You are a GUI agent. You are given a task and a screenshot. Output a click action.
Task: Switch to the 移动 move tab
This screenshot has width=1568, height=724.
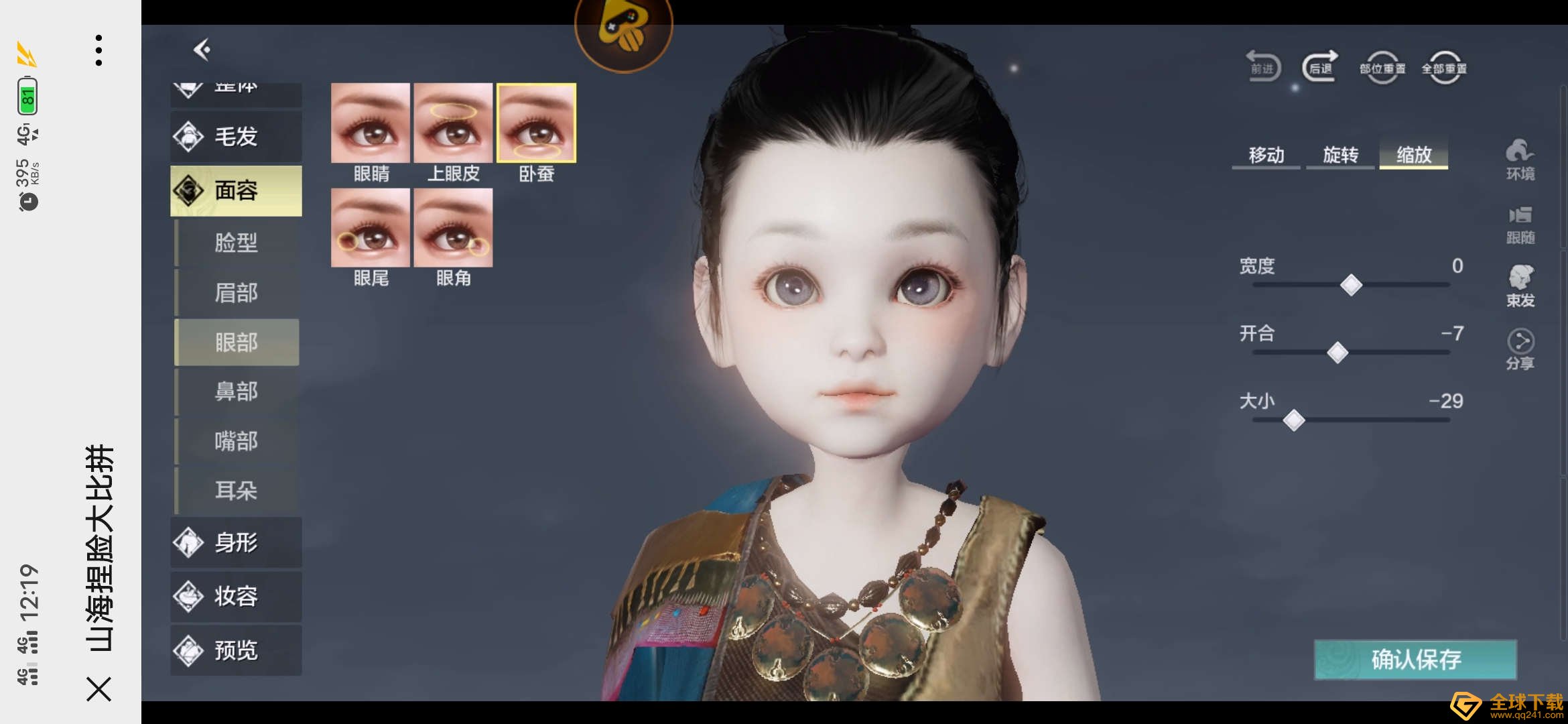1266,156
